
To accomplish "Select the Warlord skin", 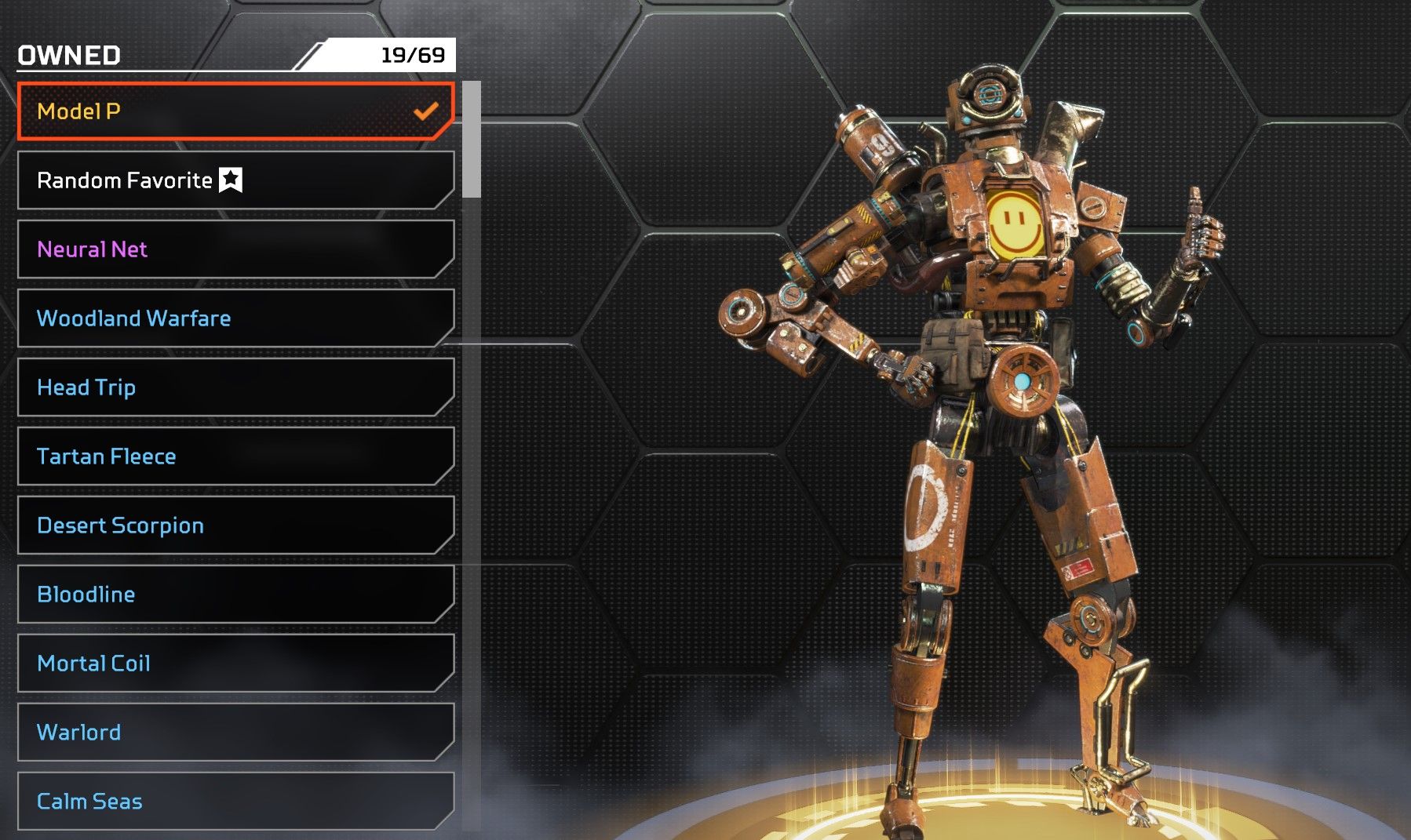I will click(x=235, y=733).
